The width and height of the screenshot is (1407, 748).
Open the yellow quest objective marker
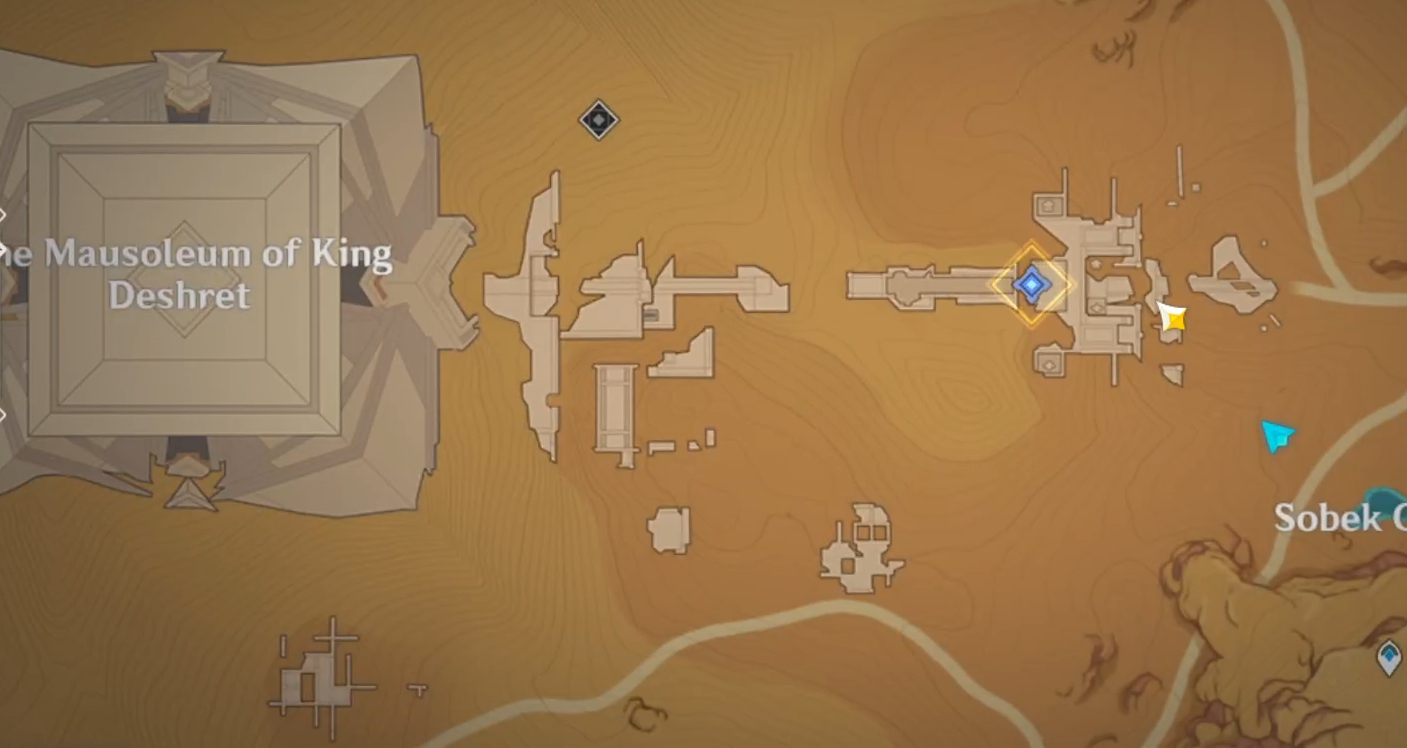[1170, 318]
